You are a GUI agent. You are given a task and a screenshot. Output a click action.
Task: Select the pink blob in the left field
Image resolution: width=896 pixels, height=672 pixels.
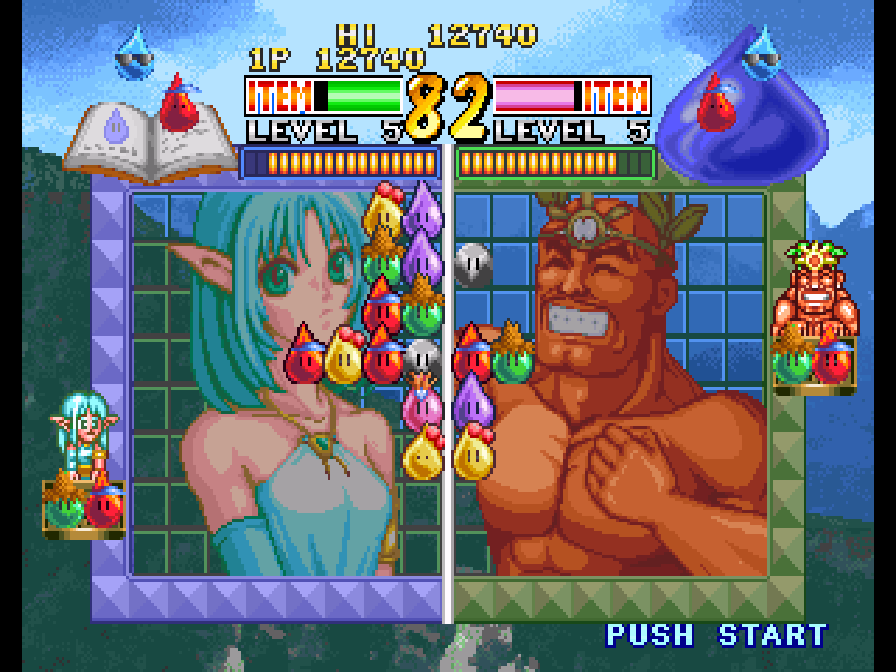423,405
